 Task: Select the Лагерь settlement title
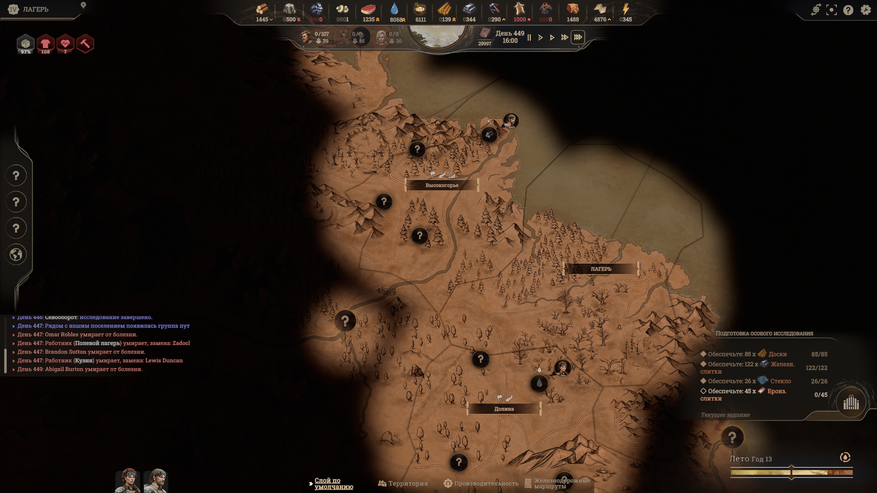(35, 9)
